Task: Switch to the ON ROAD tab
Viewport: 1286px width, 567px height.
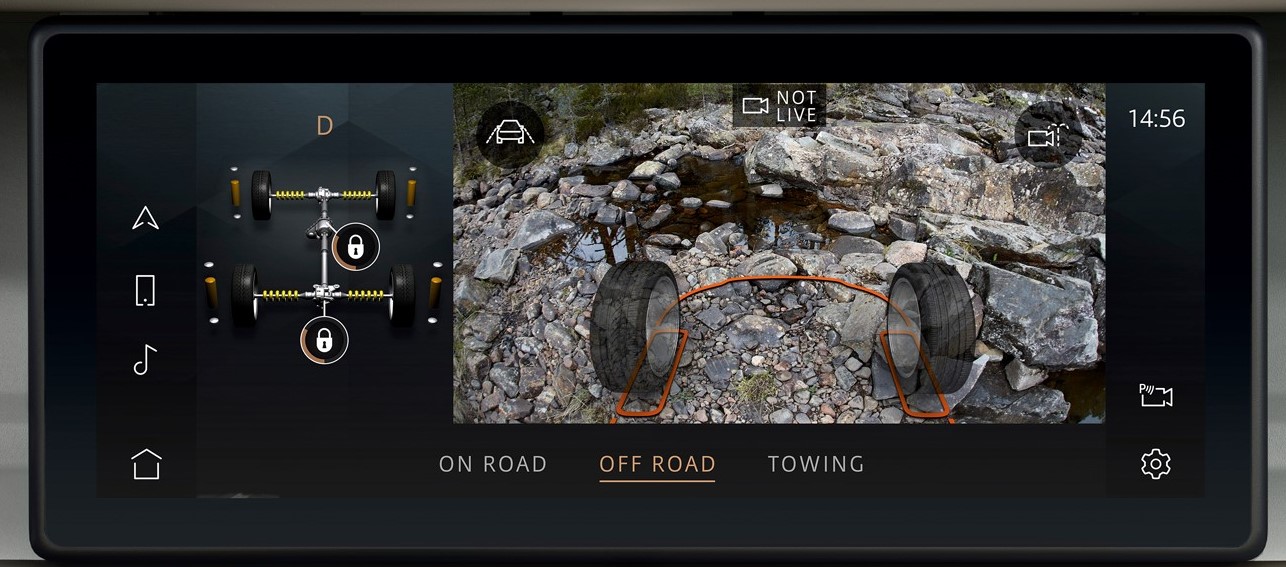Action: [493, 464]
